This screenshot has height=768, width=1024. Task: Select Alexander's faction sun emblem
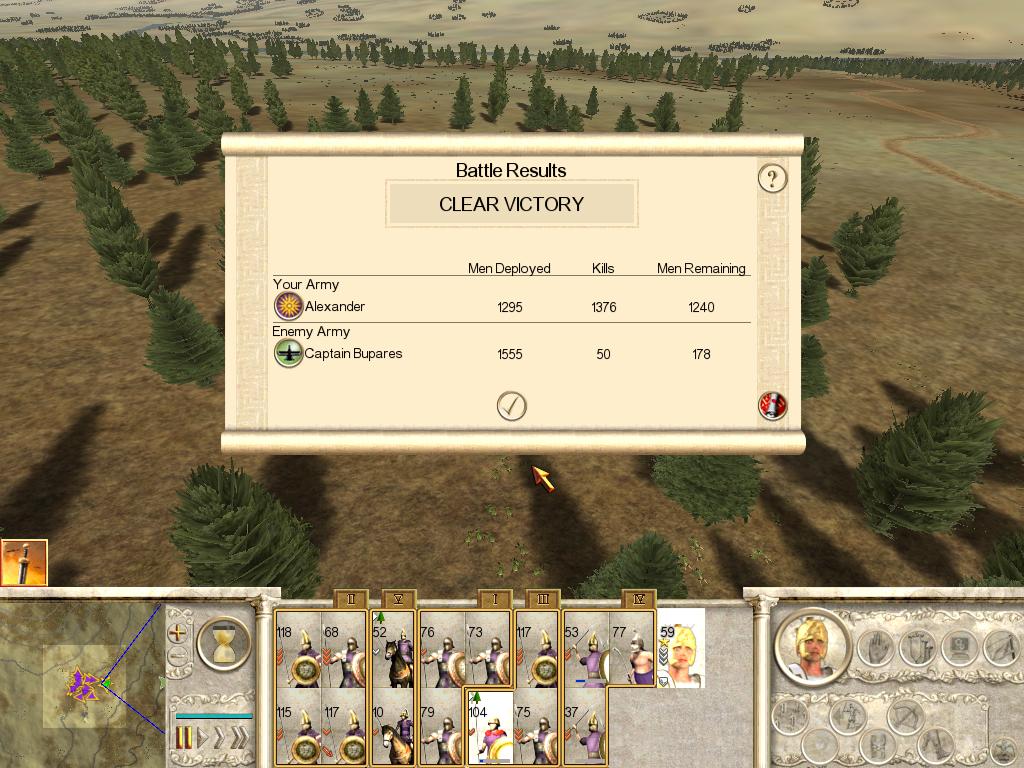288,306
